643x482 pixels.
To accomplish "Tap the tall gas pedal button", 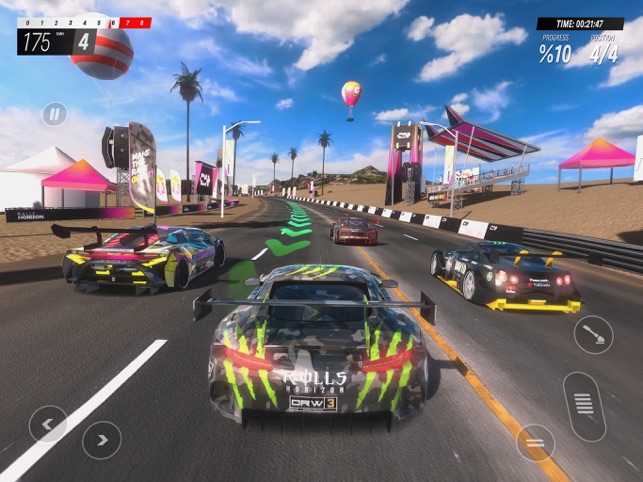I will (584, 406).
